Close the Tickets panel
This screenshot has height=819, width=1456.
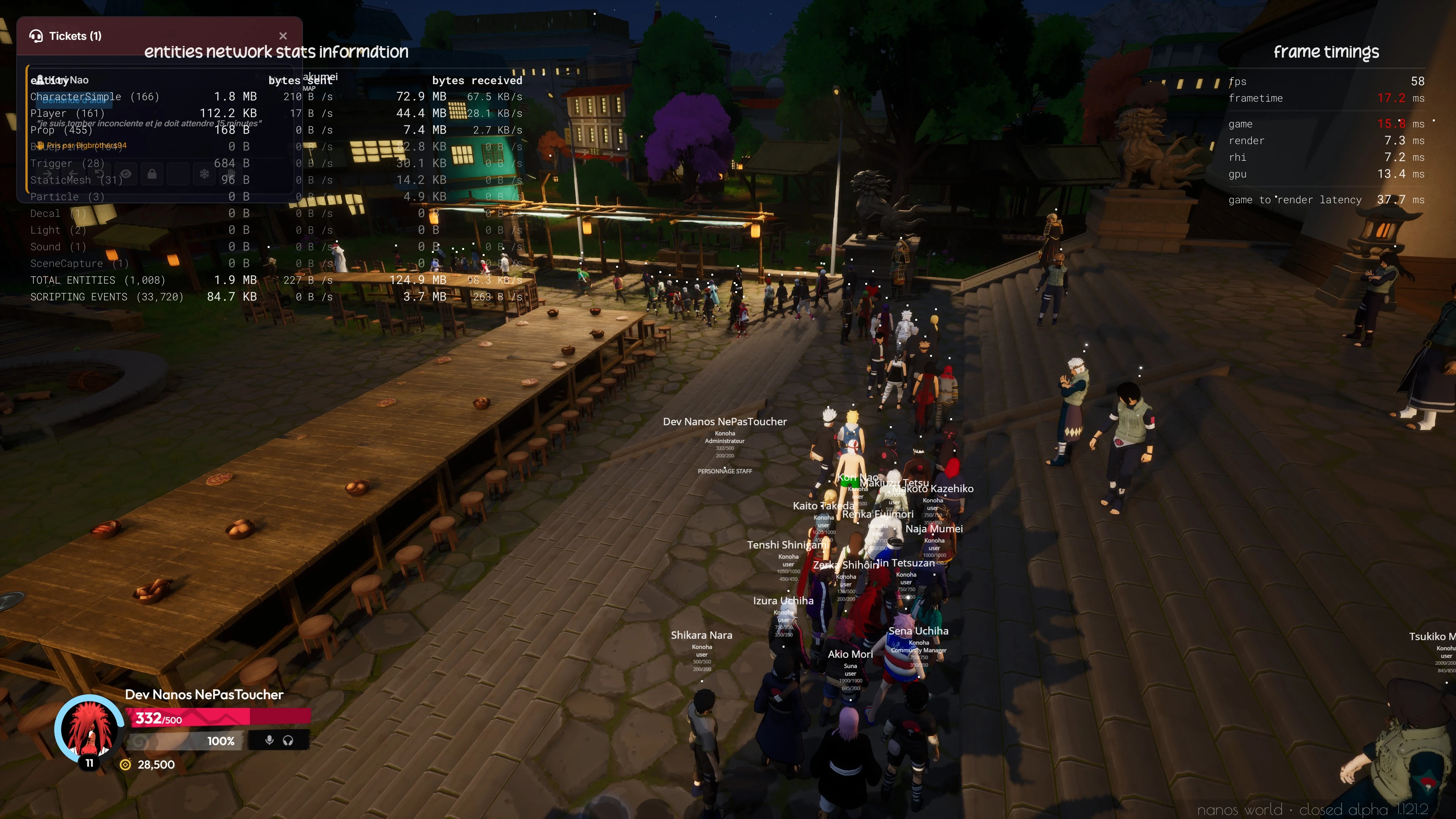[283, 36]
